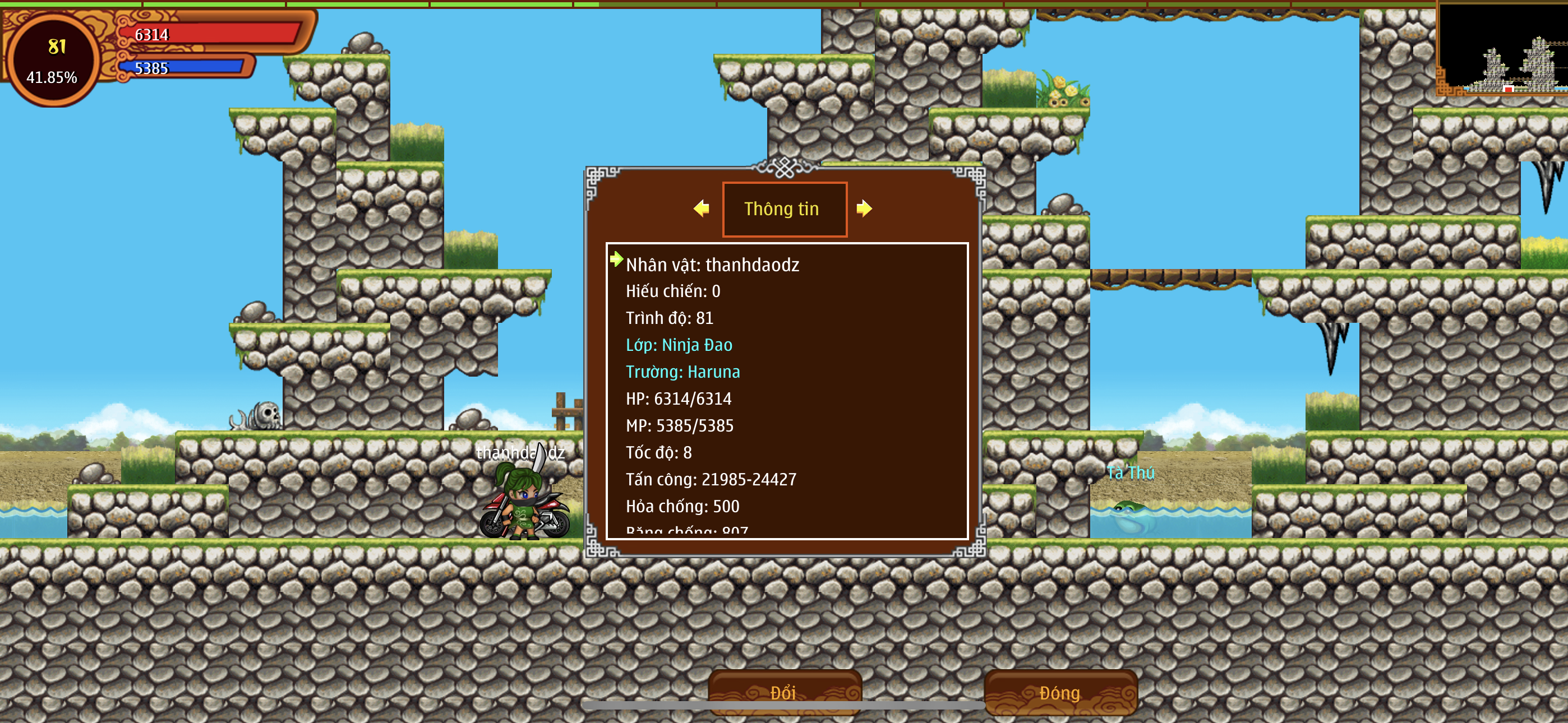The width and height of the screenshot is (1568, 723).
Task: Select the Lớp: Ninja Đao row
Action: pos(679,345)
